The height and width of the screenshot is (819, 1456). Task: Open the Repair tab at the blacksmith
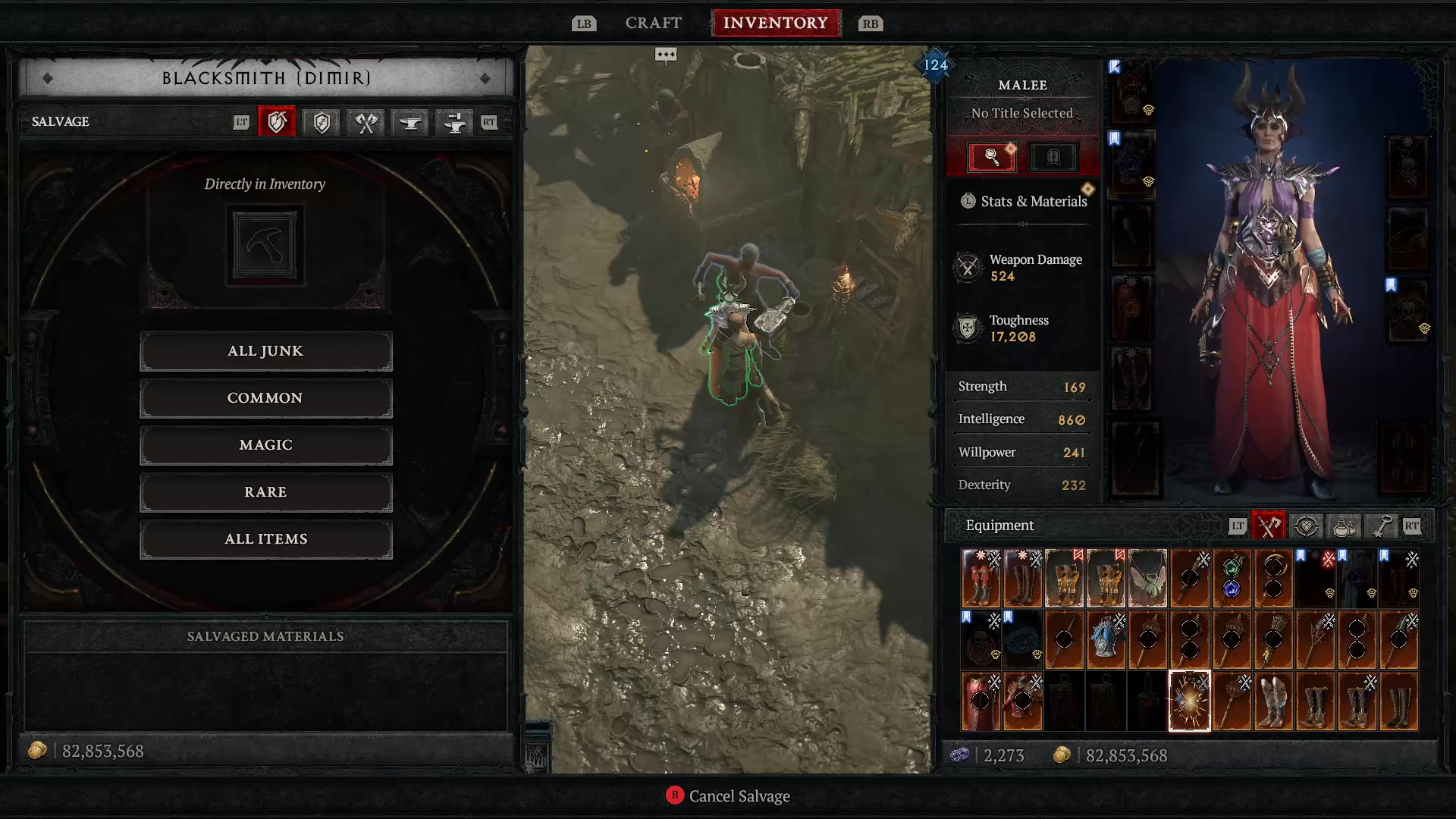tap(321, 122)
